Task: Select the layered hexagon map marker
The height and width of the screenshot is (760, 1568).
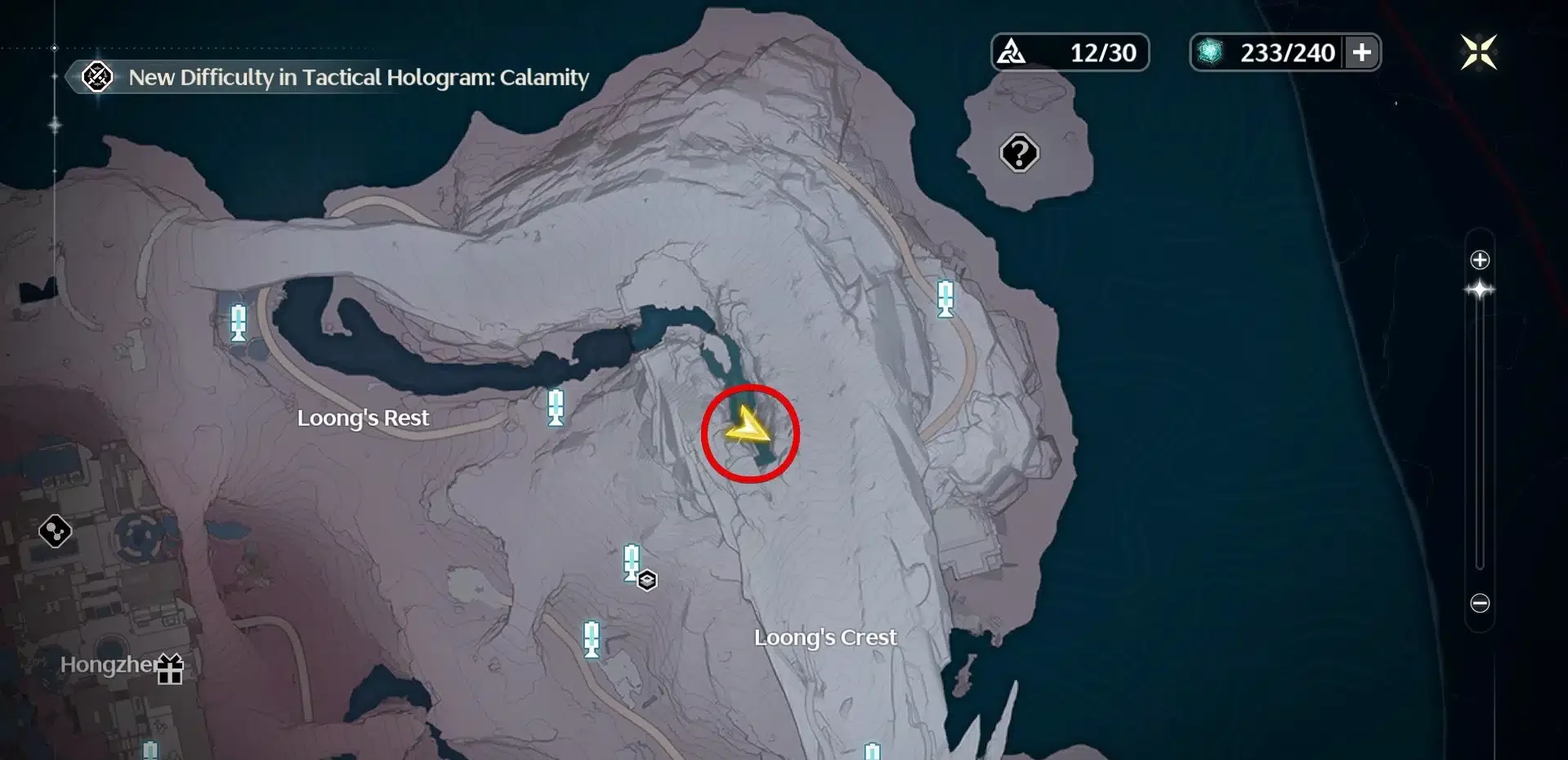Action: pyautogui.click(x=647, y=580)
